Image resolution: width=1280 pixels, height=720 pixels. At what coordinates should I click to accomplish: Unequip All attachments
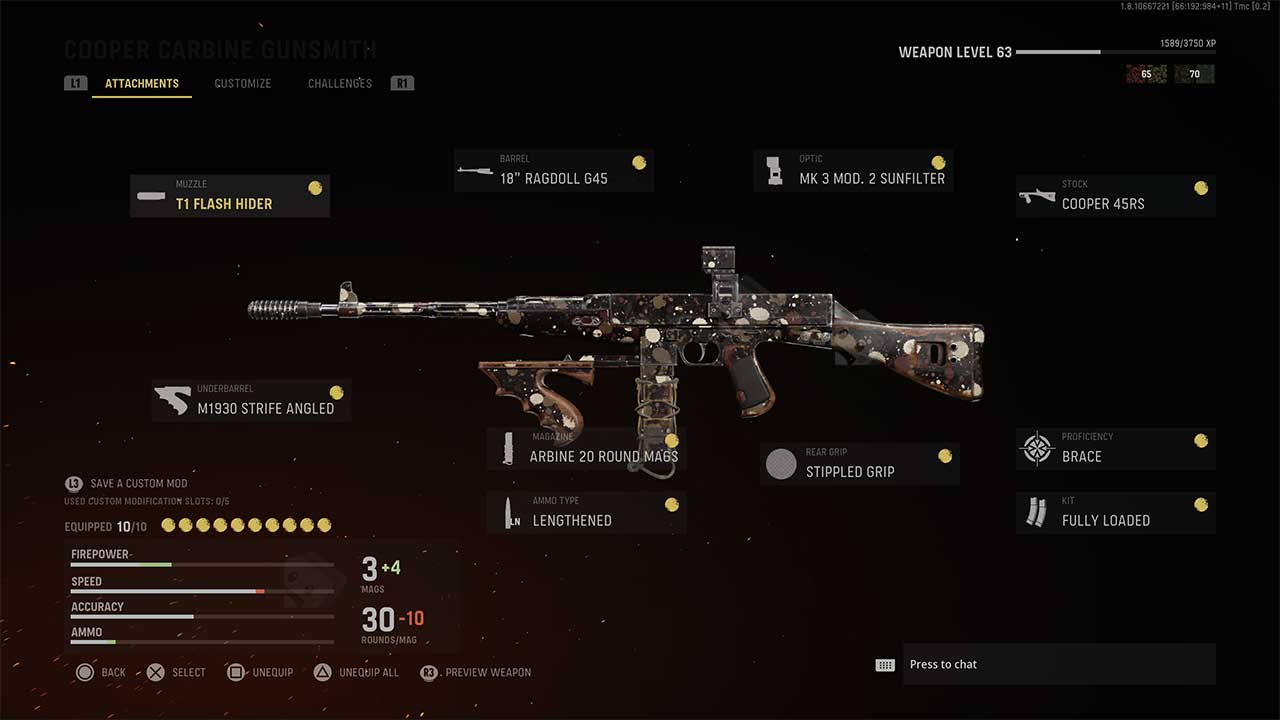point(358,672)
